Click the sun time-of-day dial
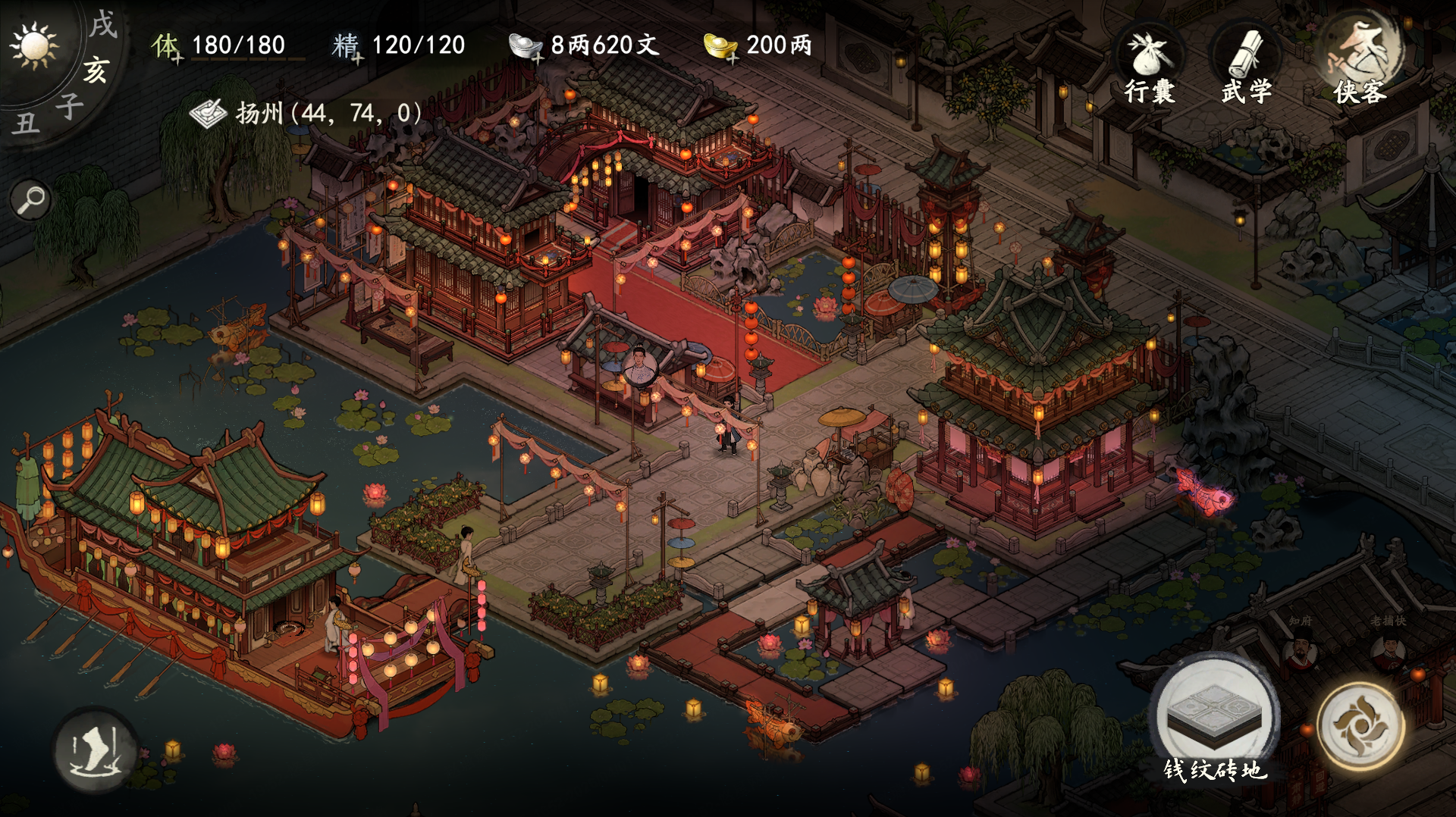Screen dimensions: 1456x817 34,45
